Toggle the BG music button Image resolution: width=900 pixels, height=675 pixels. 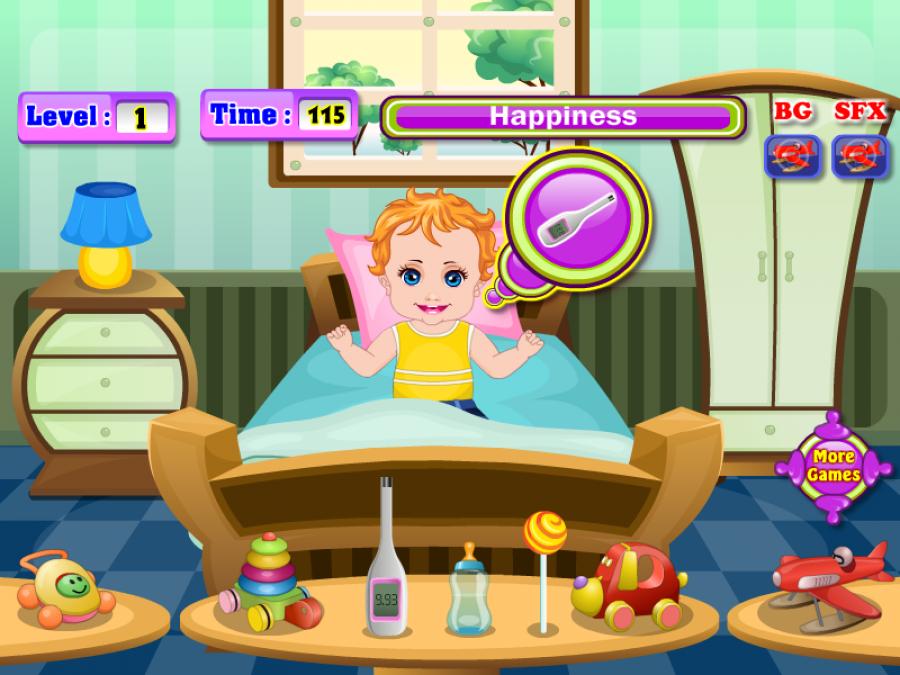pos(793,156)
